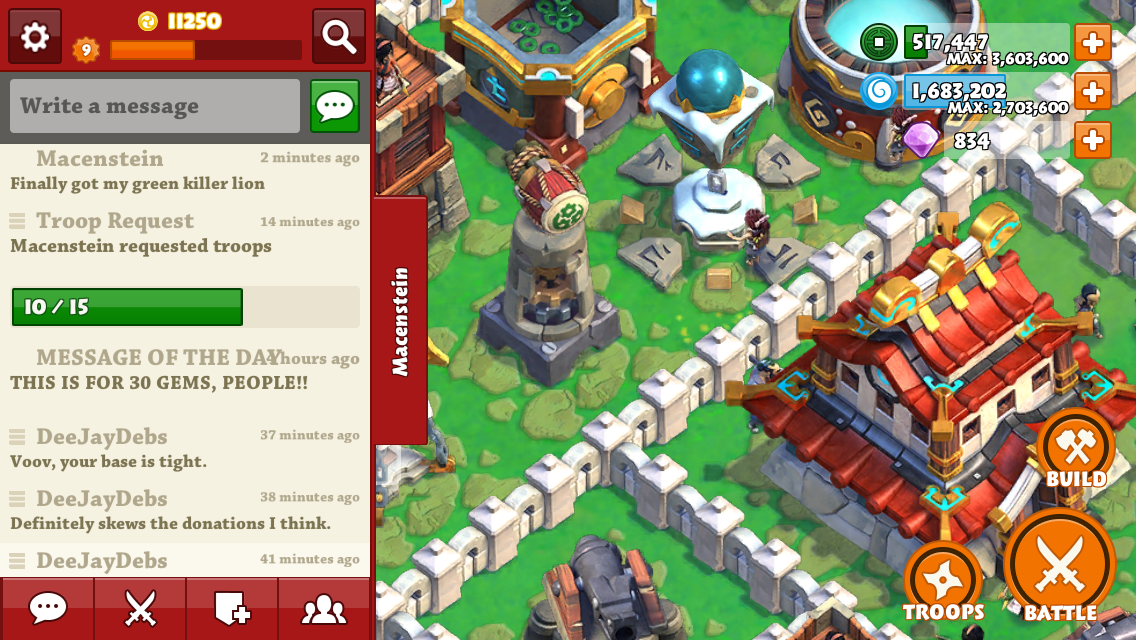Open the shield with plus tab

pyautogui.click(x=232, y=608)
